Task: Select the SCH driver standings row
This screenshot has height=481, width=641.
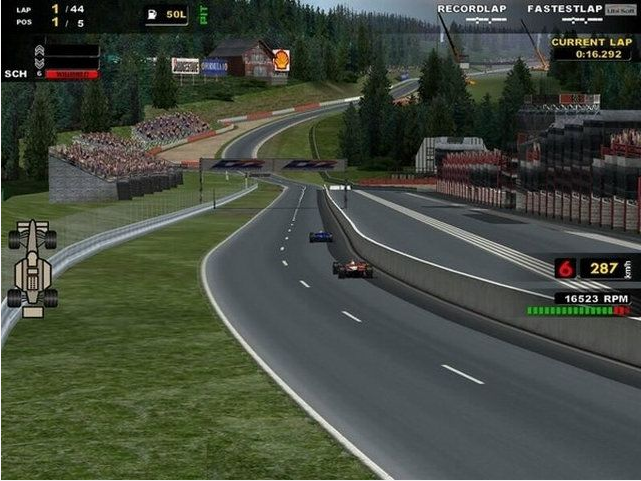Action: [50, 74]
